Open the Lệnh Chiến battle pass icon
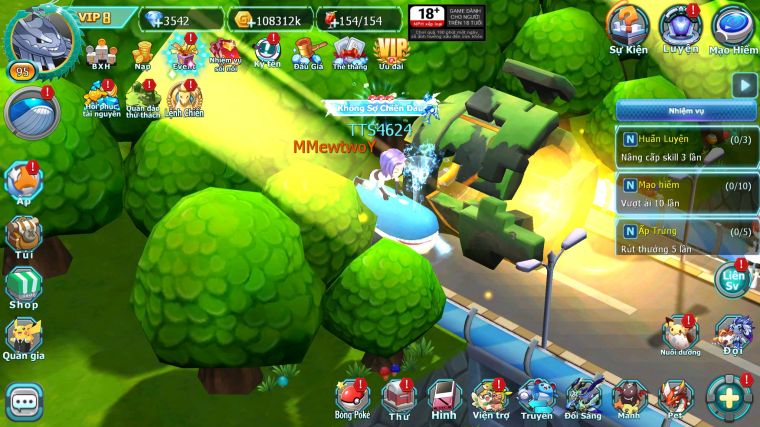Viewport: 760px width, 427px height. tap(184, 97)
